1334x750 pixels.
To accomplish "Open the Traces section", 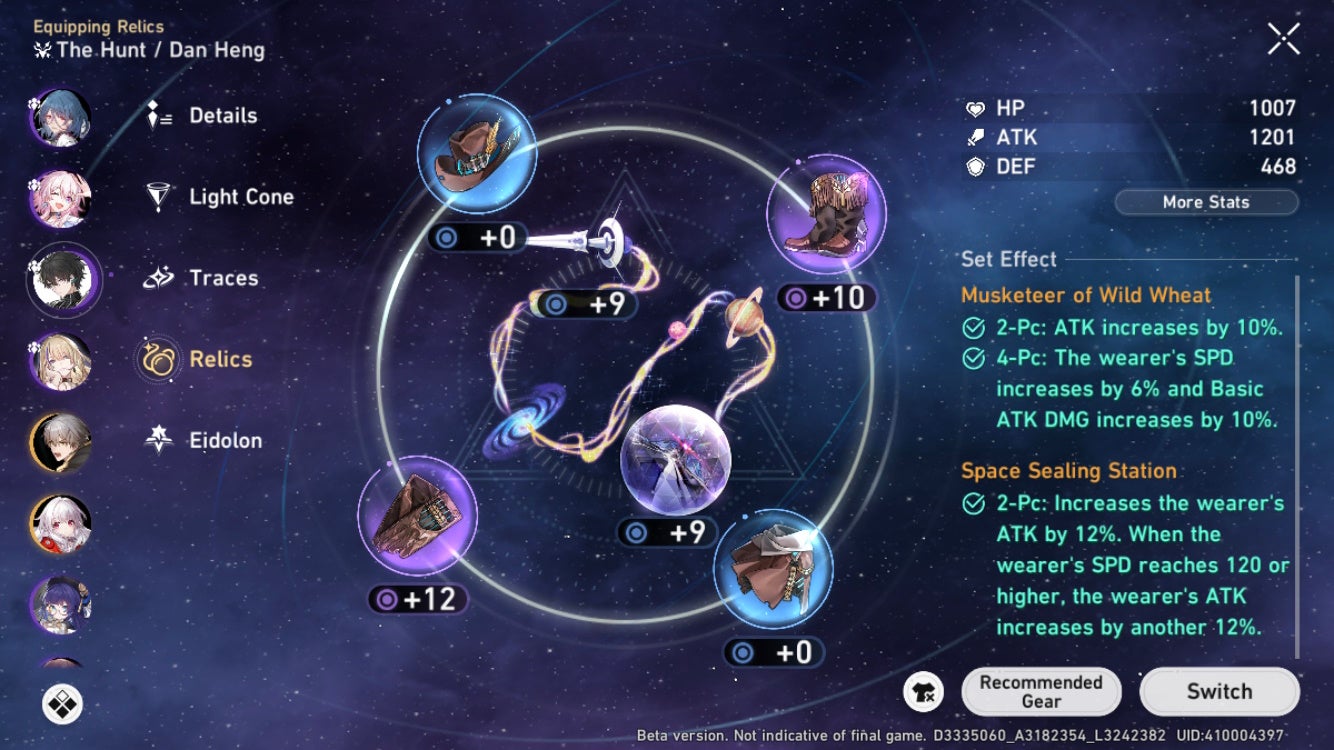I will click(x=223, y=278).
